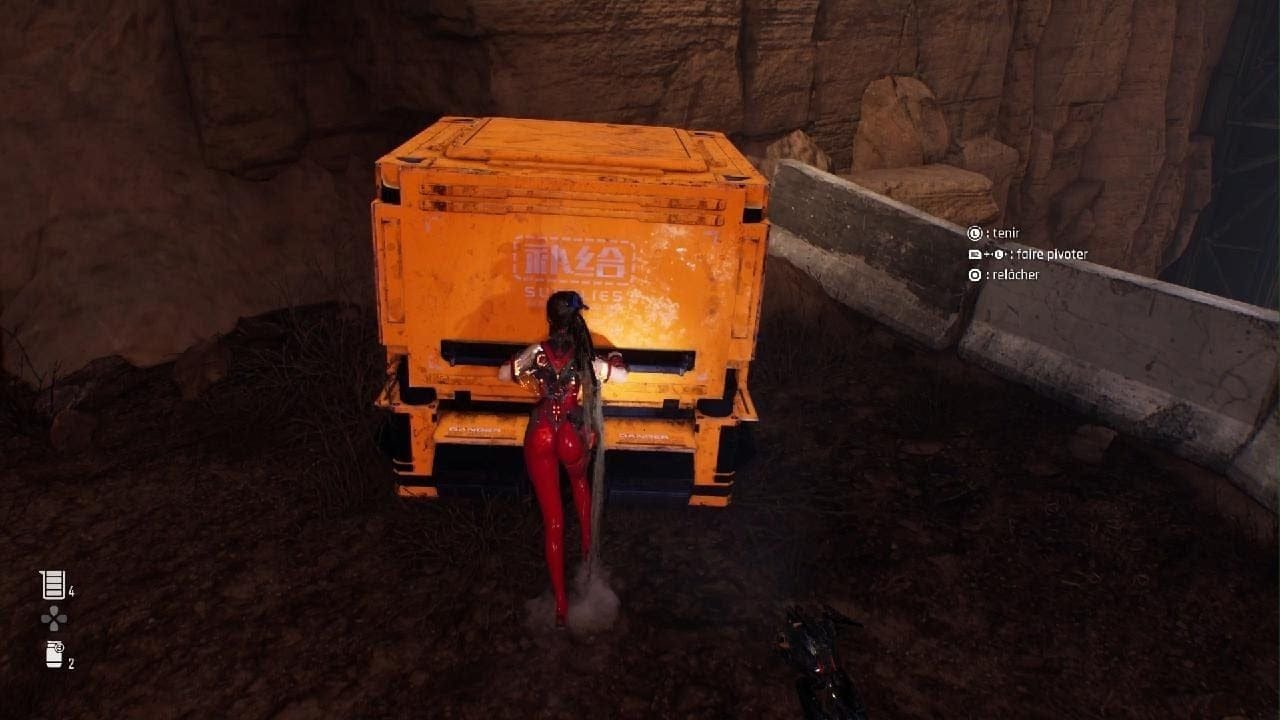Use the jar consumable item icon
1280x720 pixels.
tap(54, 655)
